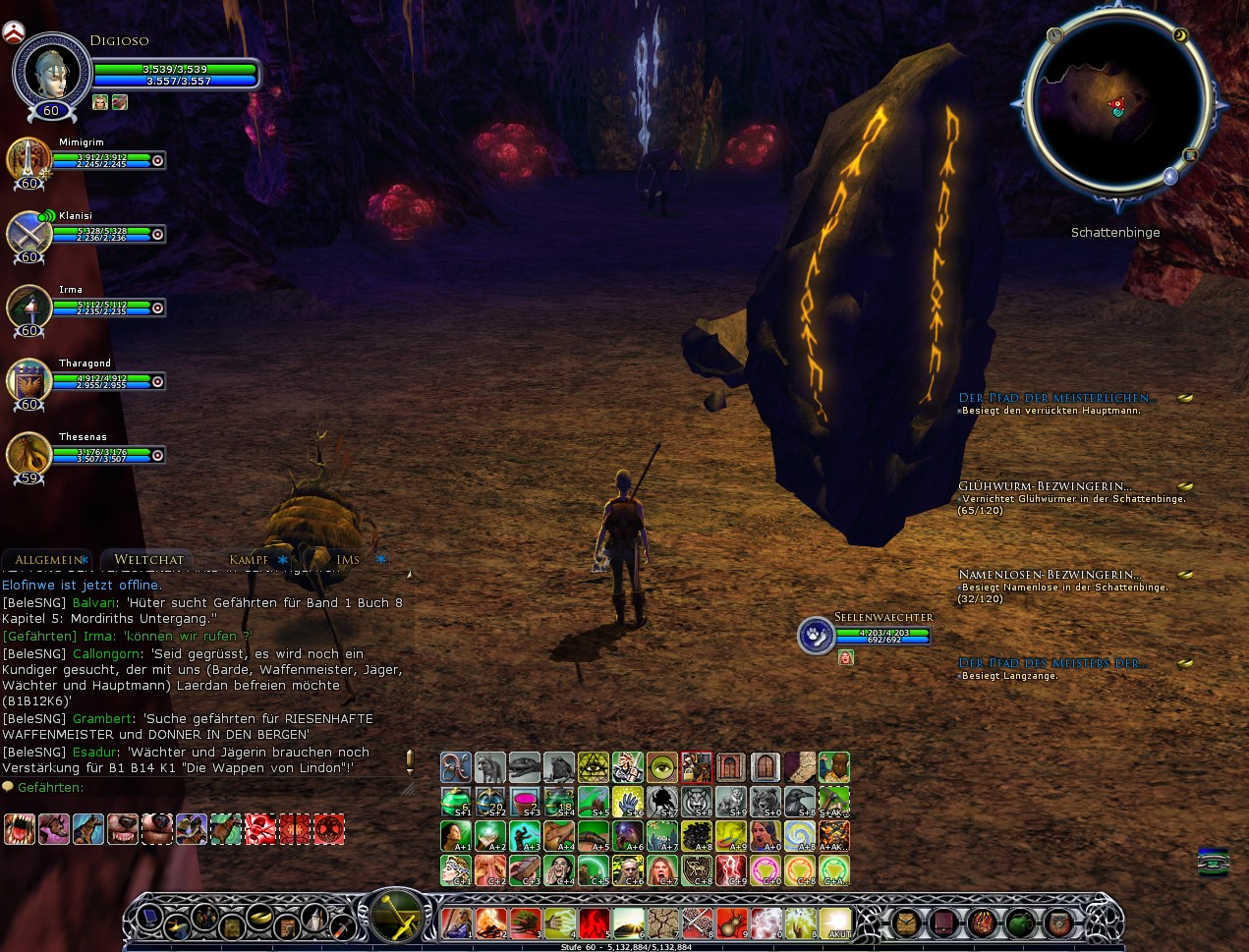This screenshot has height=952, width=1249.
Task: Switch to the Allgemein chat tab
Action: tap(47, 560)
